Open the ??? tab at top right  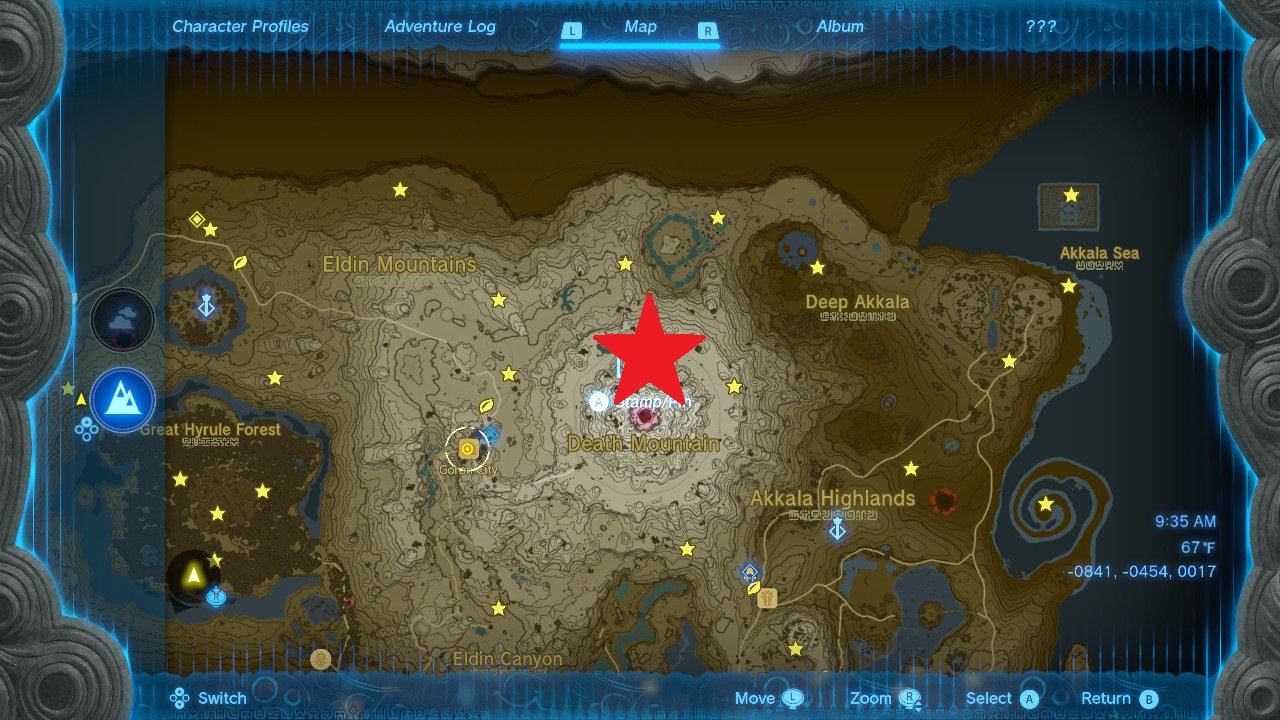coord(1040,26)
